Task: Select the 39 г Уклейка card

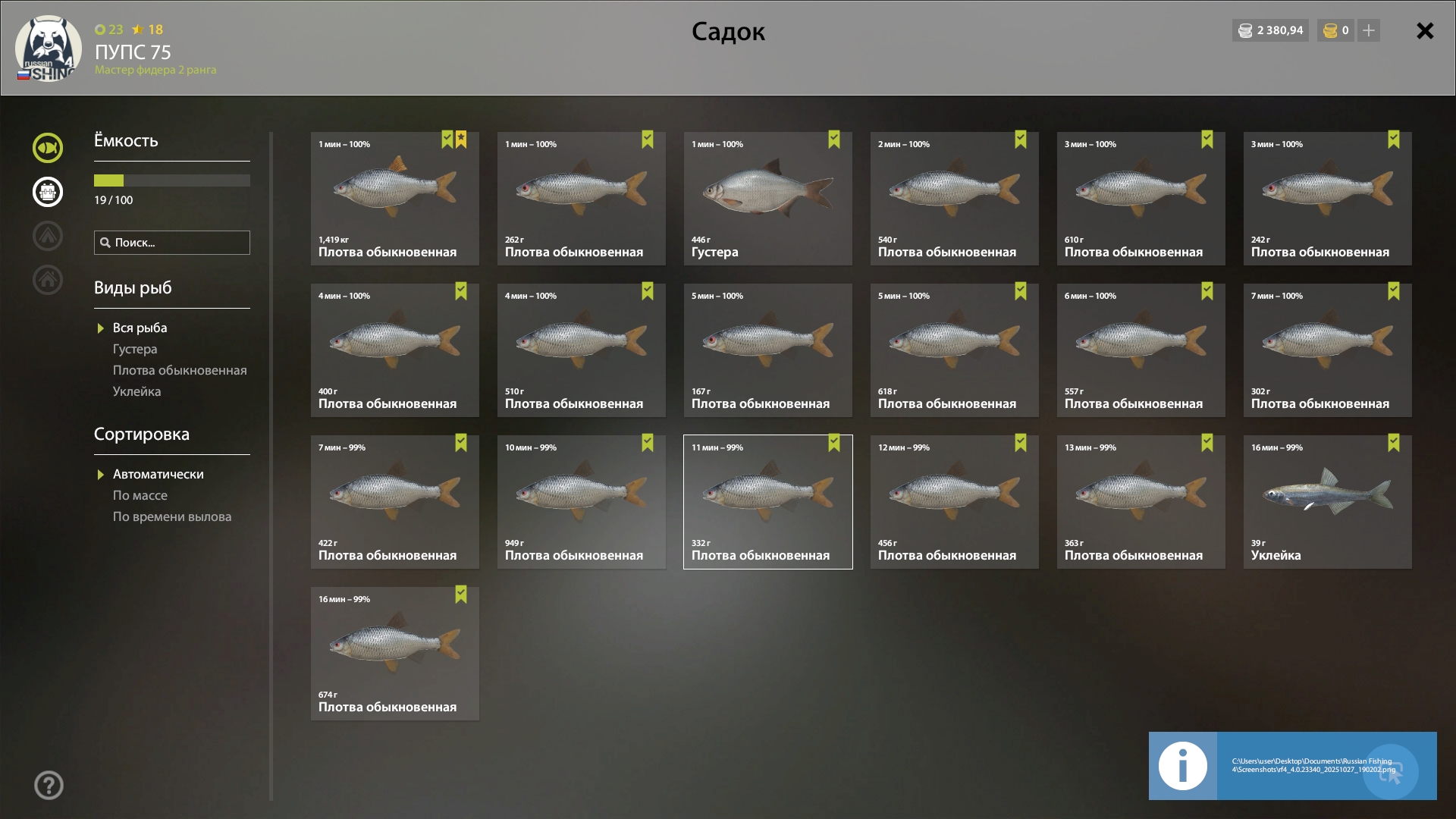Action: pyautogui.click(x=1327, y=502)
